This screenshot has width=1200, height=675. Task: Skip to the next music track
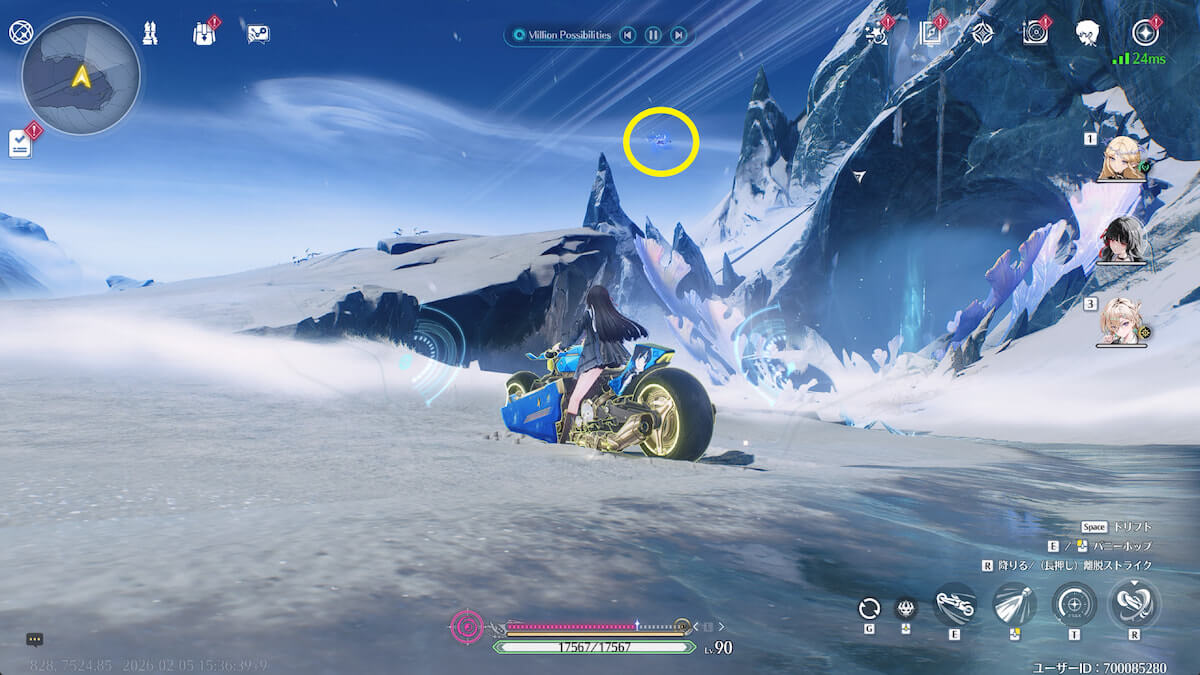[679, 35]
